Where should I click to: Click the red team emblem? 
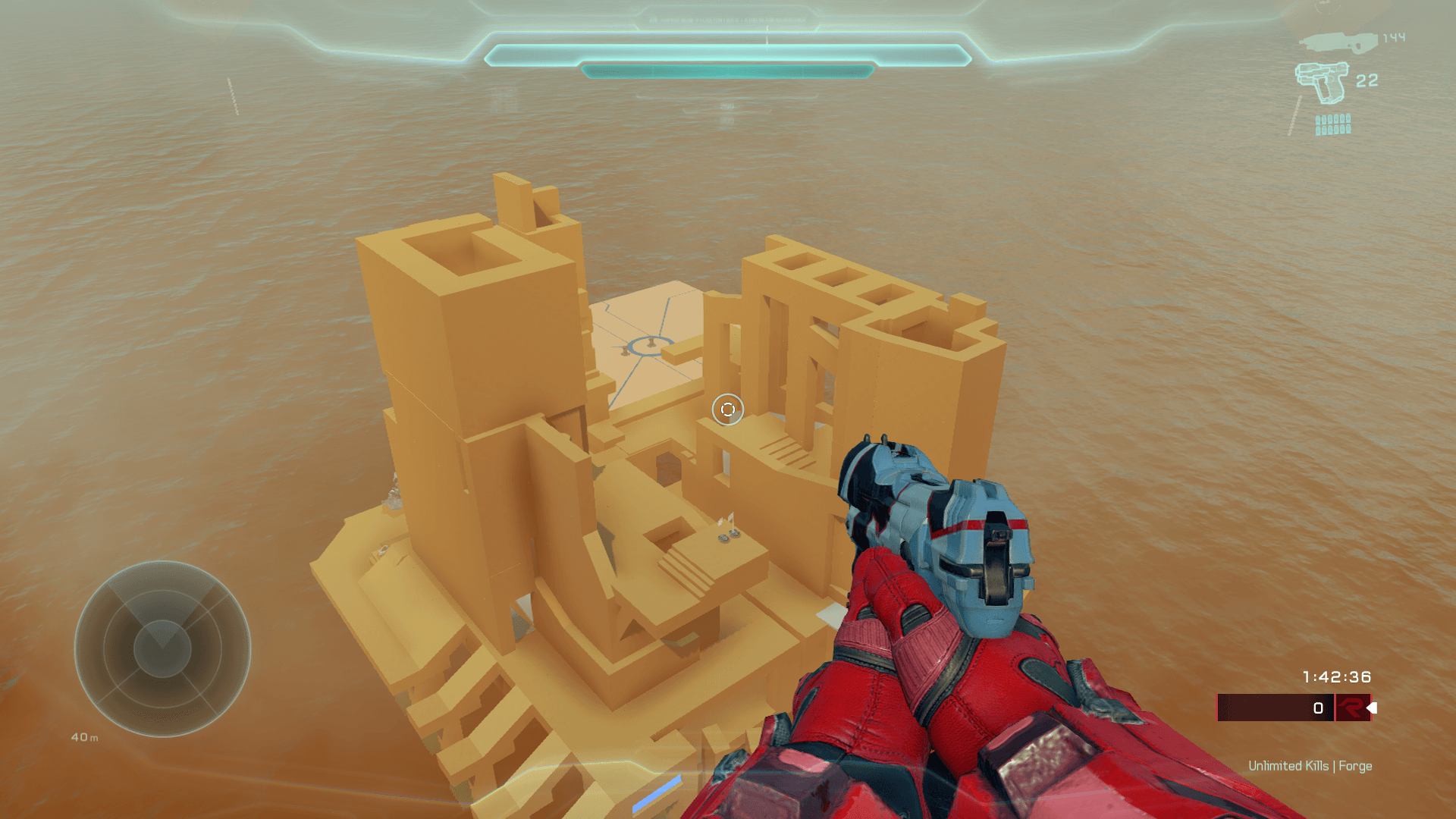(1352, 708)
